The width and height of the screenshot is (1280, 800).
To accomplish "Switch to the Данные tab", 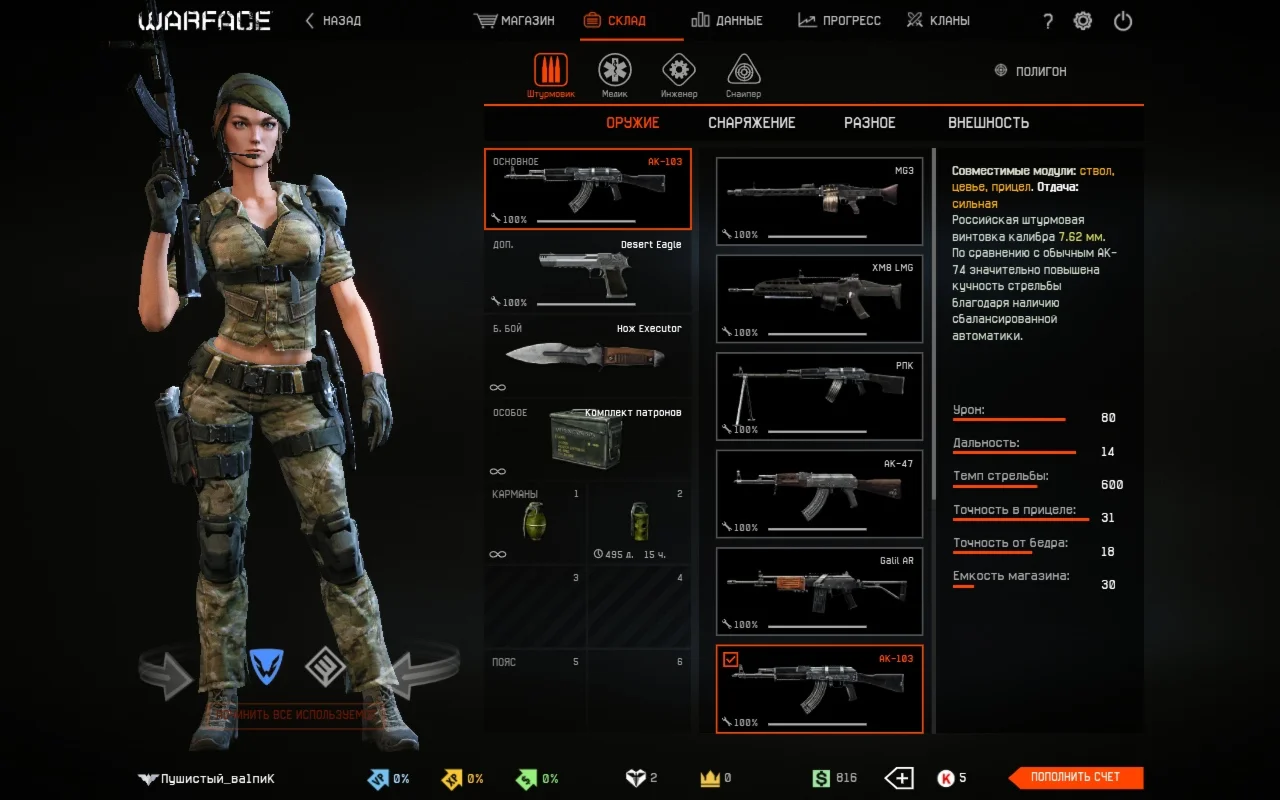I will tap(727, 20).
